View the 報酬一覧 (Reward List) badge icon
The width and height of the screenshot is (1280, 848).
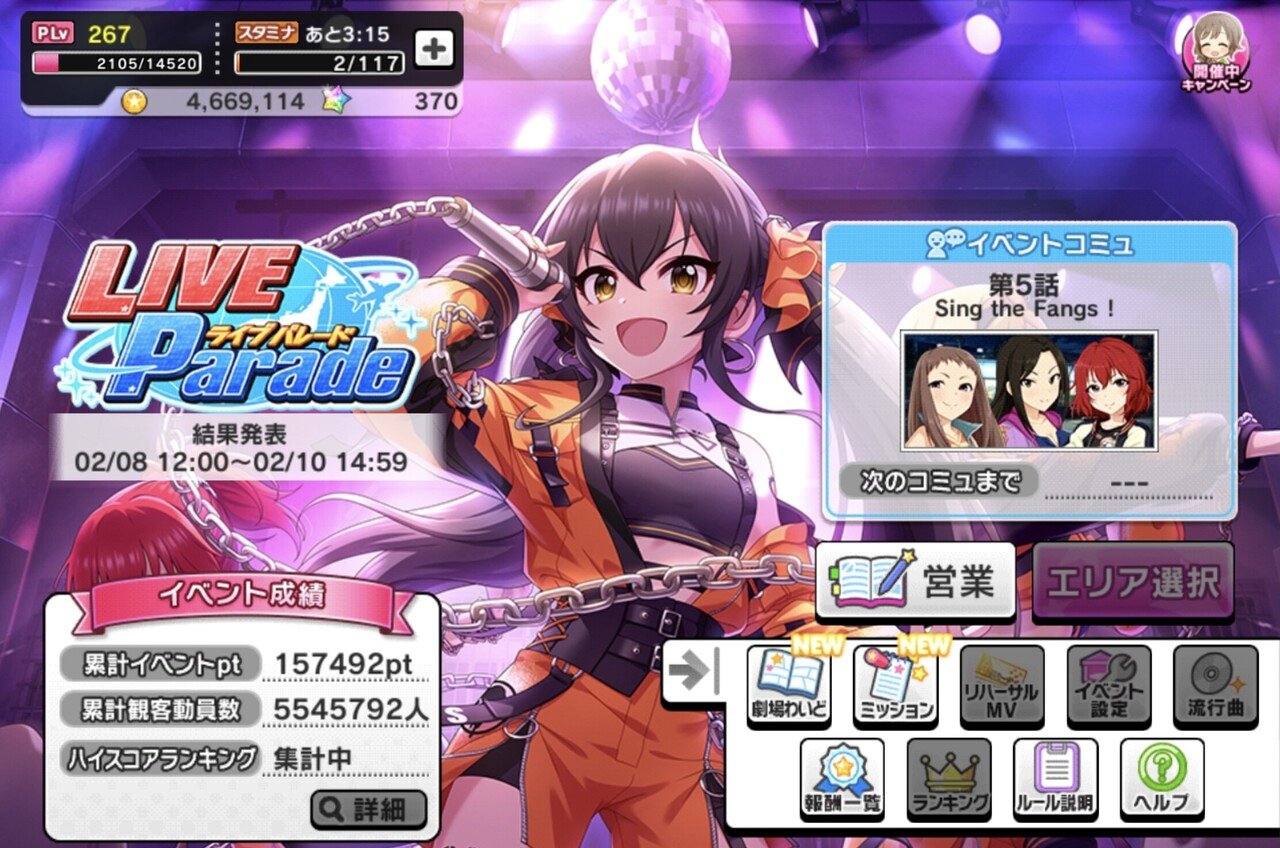(x=841, y=775)
